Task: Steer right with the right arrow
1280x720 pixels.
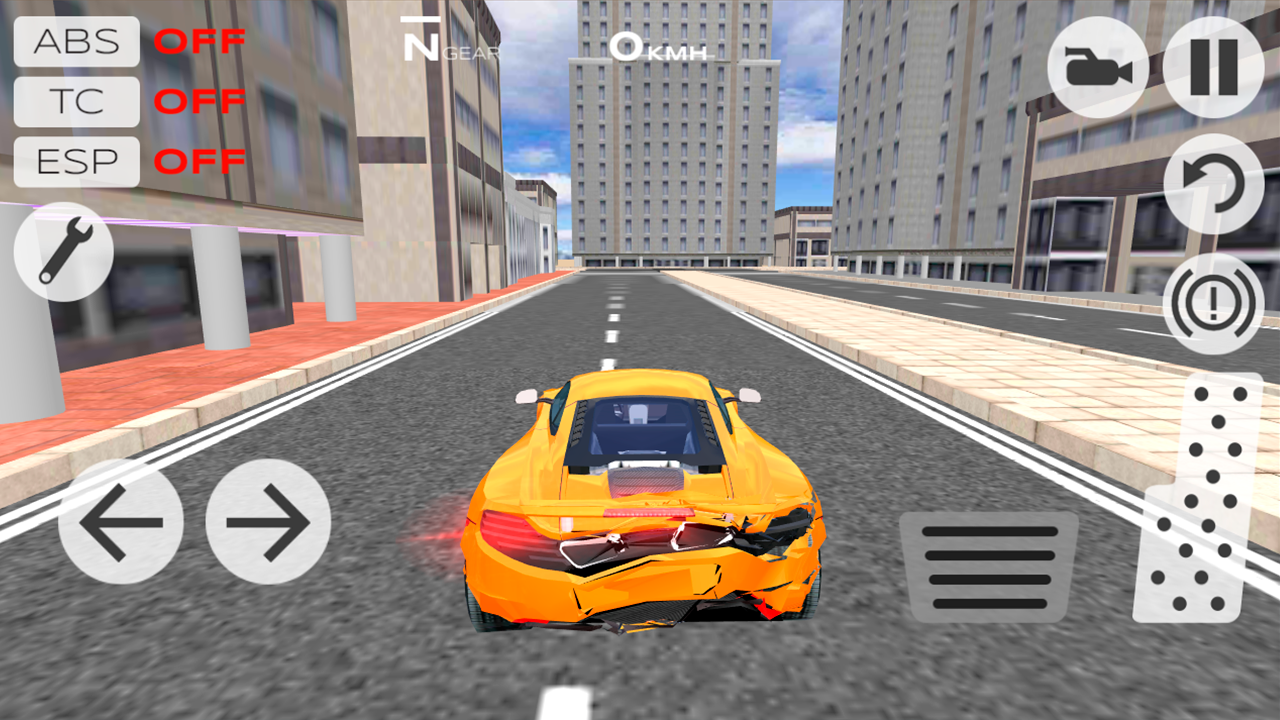Action: pyautogui.click(x=268, y=522)
